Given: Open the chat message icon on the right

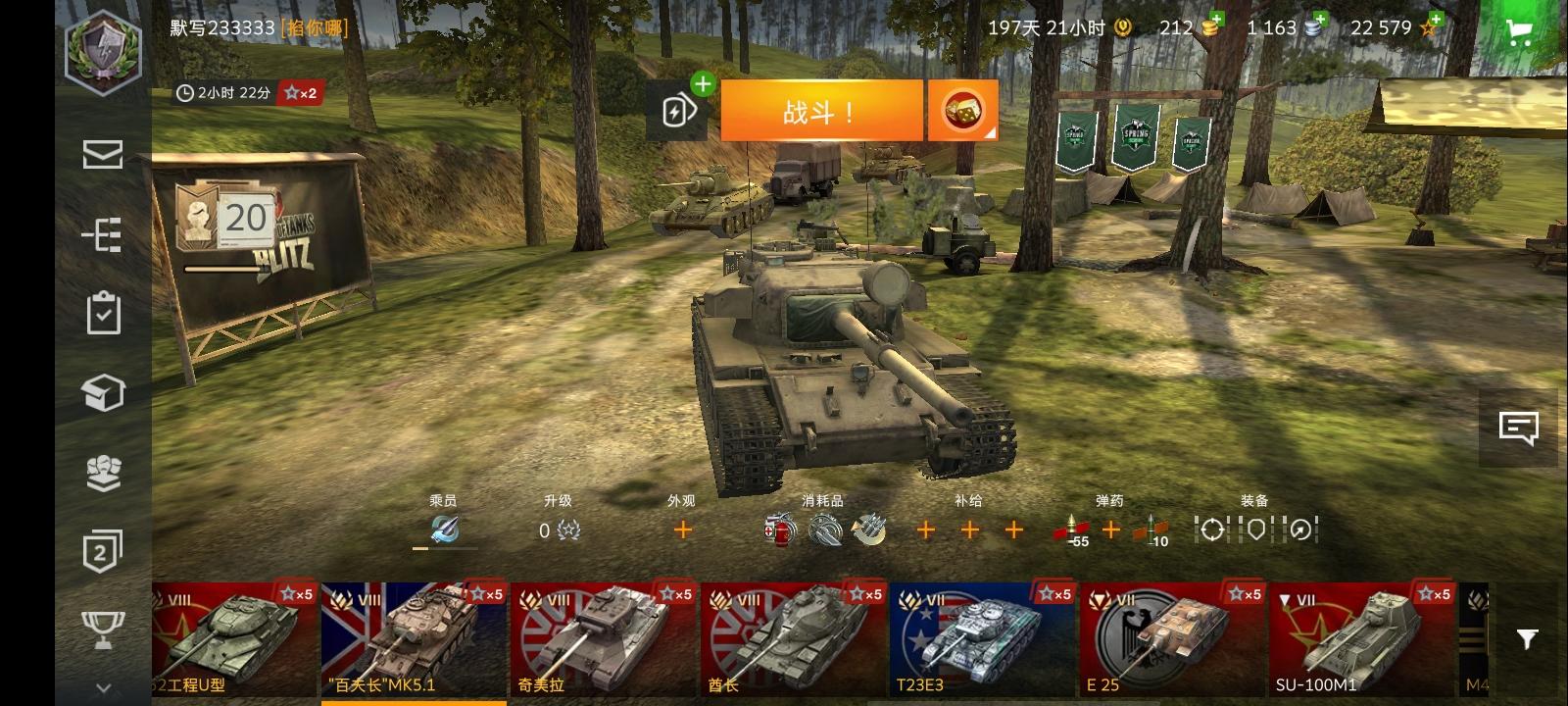Looking at the screenshot, I should [1520, 425].
